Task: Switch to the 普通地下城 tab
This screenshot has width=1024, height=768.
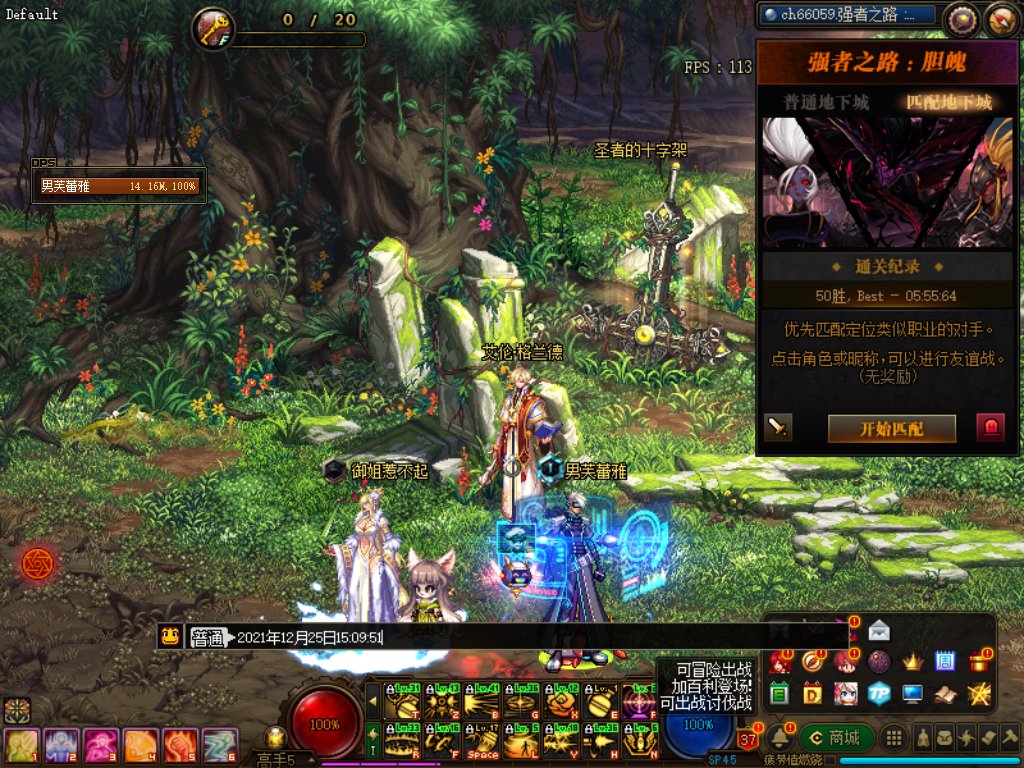Action: 826,102
